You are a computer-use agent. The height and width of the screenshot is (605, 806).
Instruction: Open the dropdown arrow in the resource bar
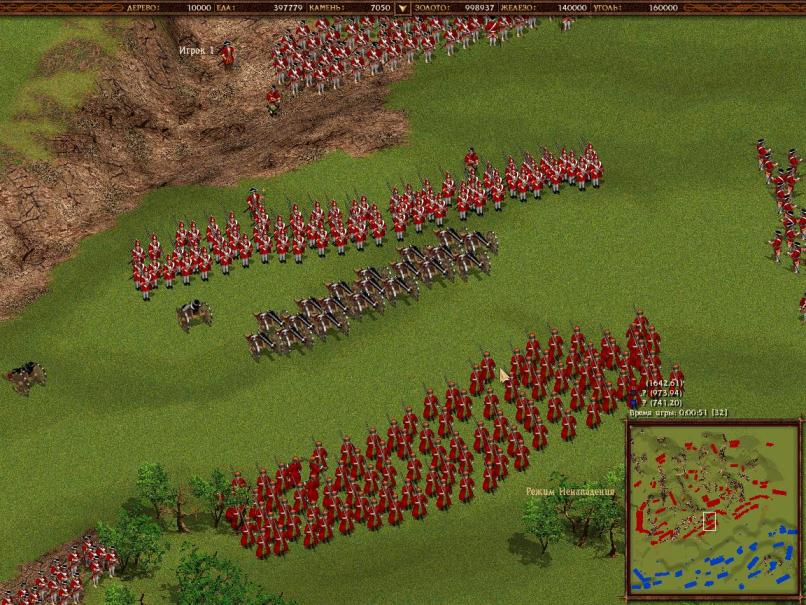403,7
